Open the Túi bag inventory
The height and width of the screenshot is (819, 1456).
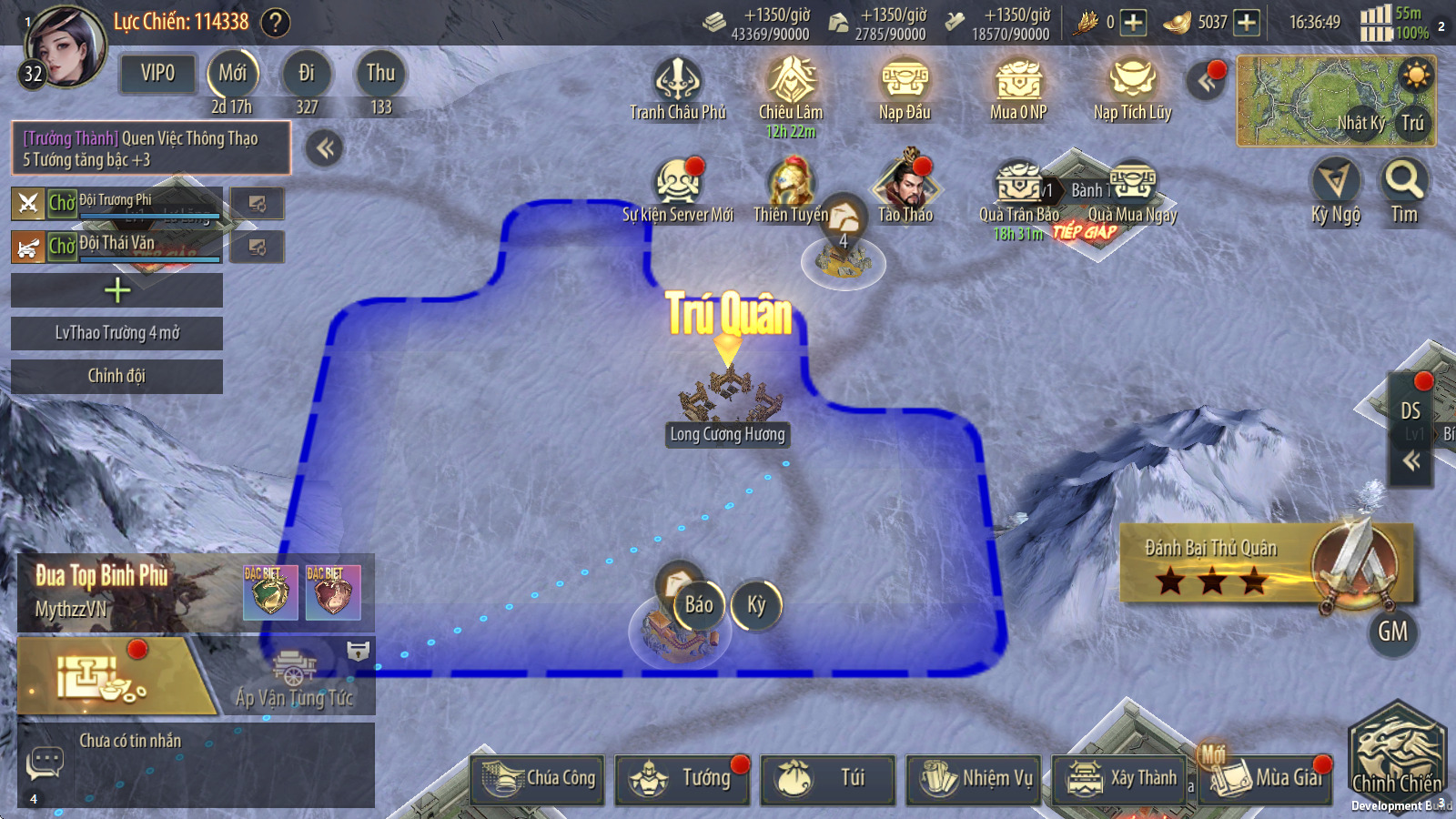click(827, 779)
